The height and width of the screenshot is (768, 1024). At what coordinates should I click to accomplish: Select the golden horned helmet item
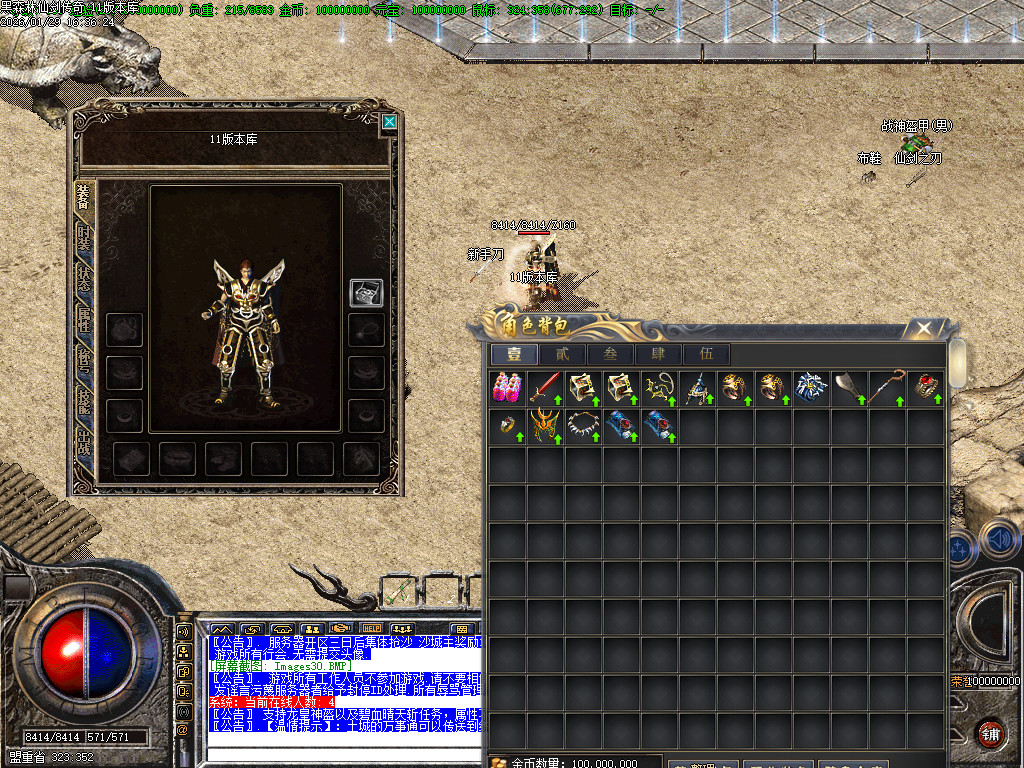tap(545, 426)
